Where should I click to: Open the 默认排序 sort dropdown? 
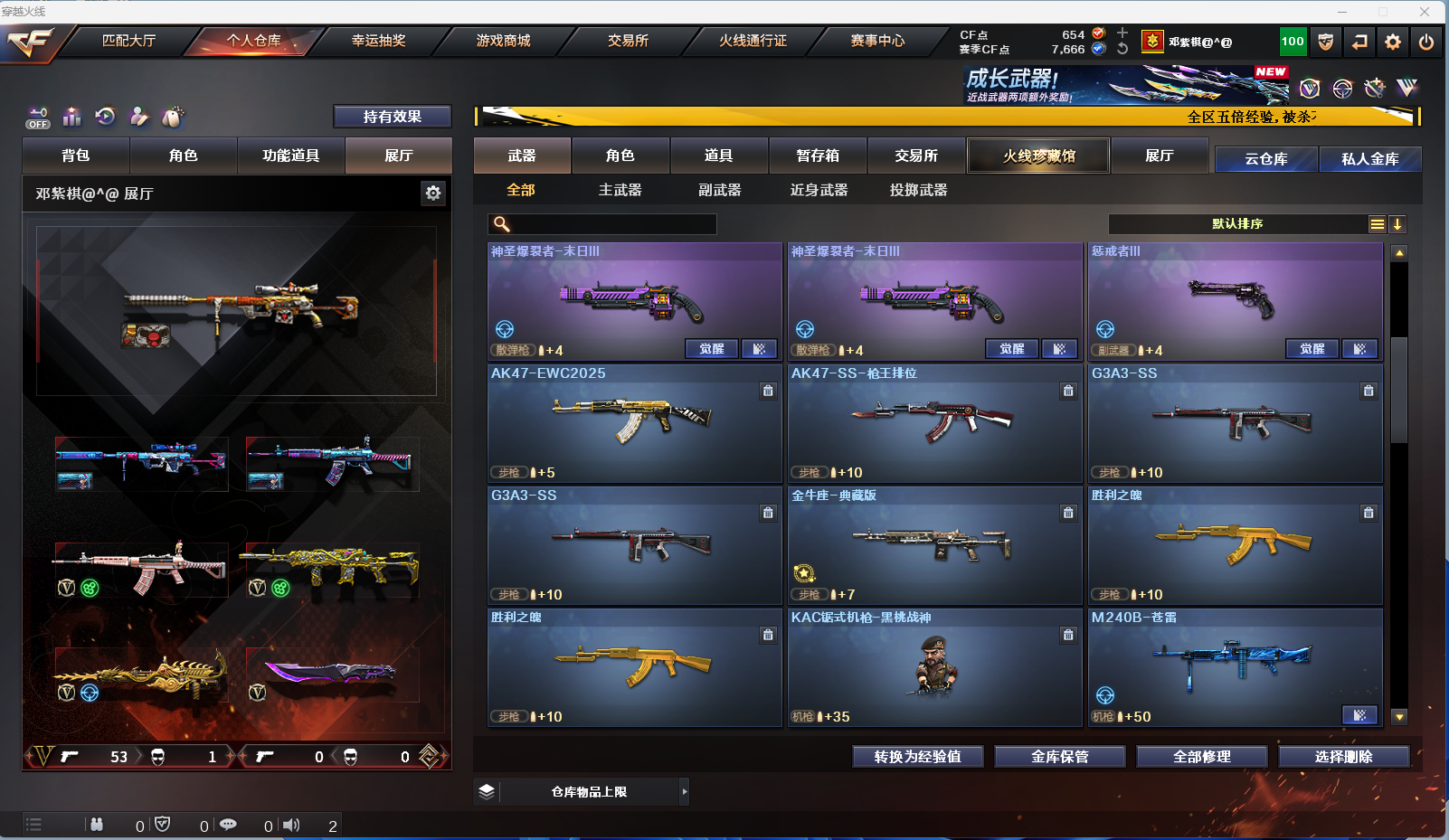click(1237, 224)
